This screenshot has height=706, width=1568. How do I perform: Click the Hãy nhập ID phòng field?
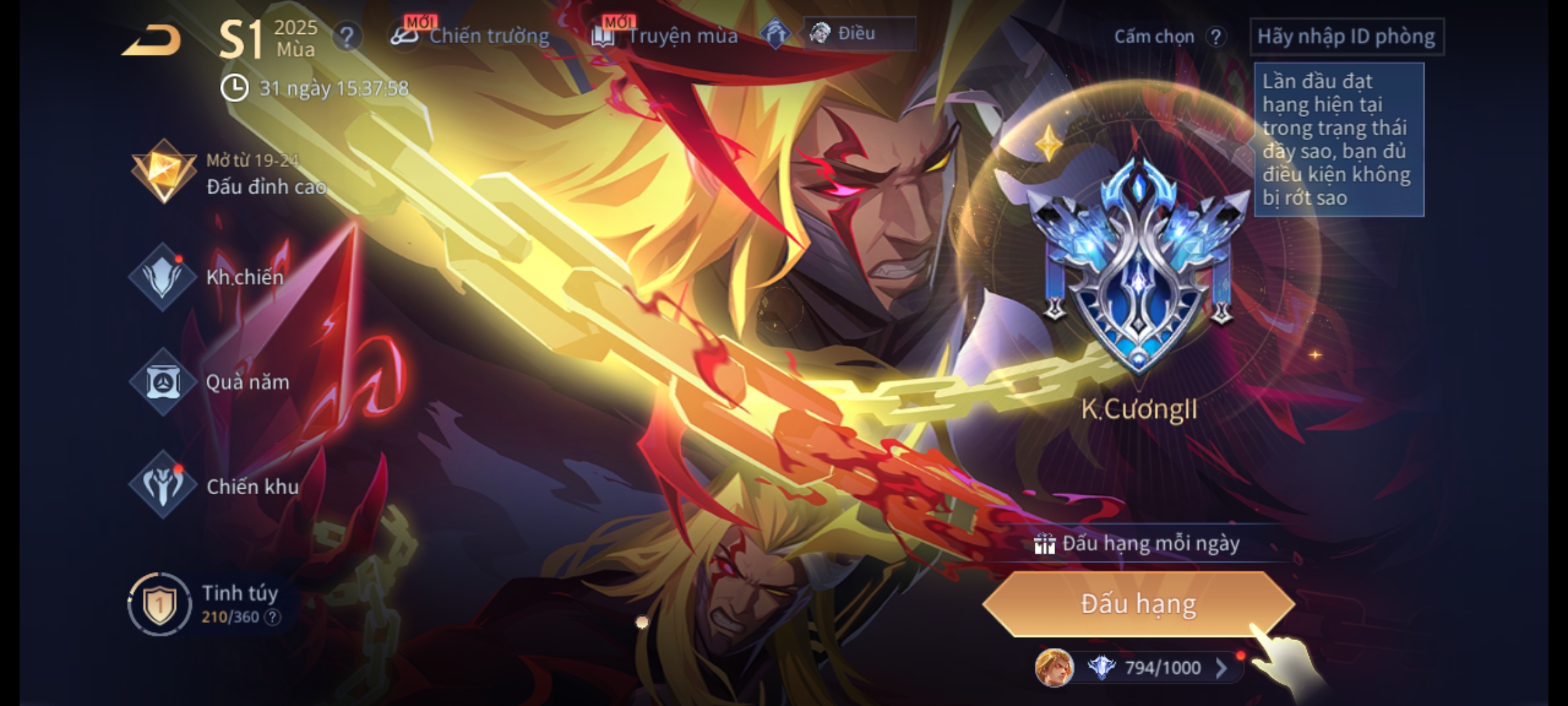[1346, 37]
